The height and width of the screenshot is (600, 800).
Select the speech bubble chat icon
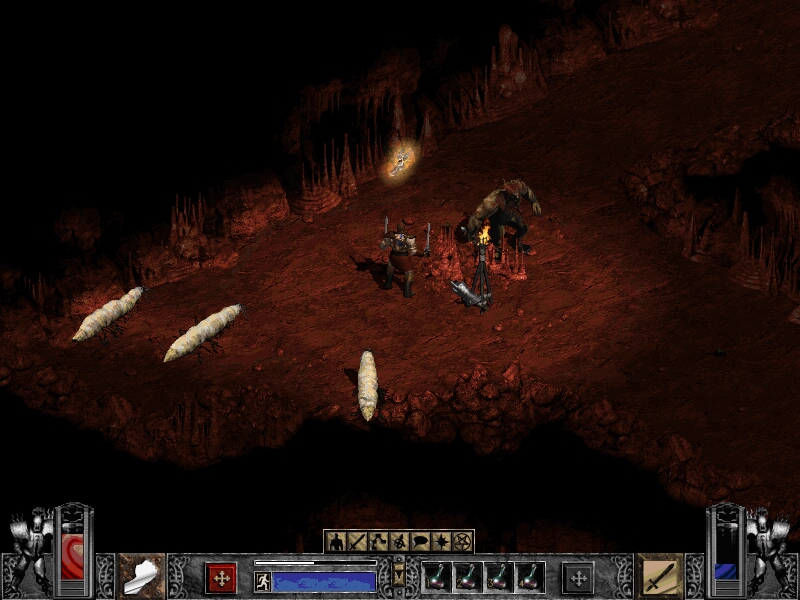point(420,541)
